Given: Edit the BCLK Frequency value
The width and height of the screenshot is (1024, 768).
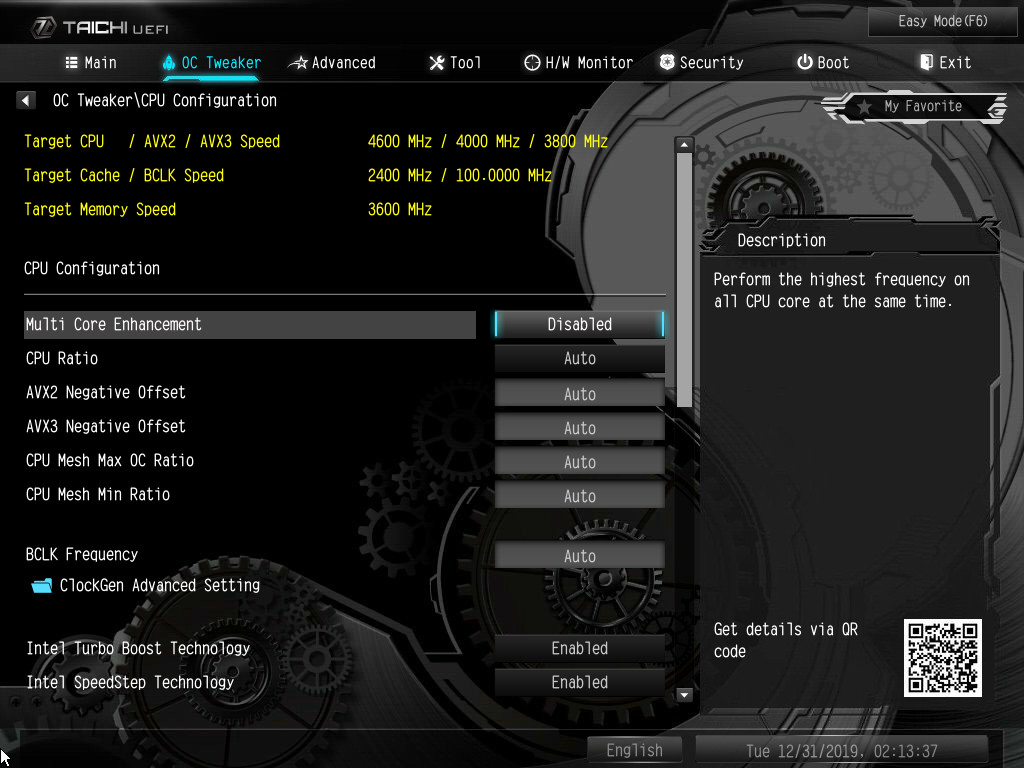Looking at the screenshot, I should [x=579, y=556].
